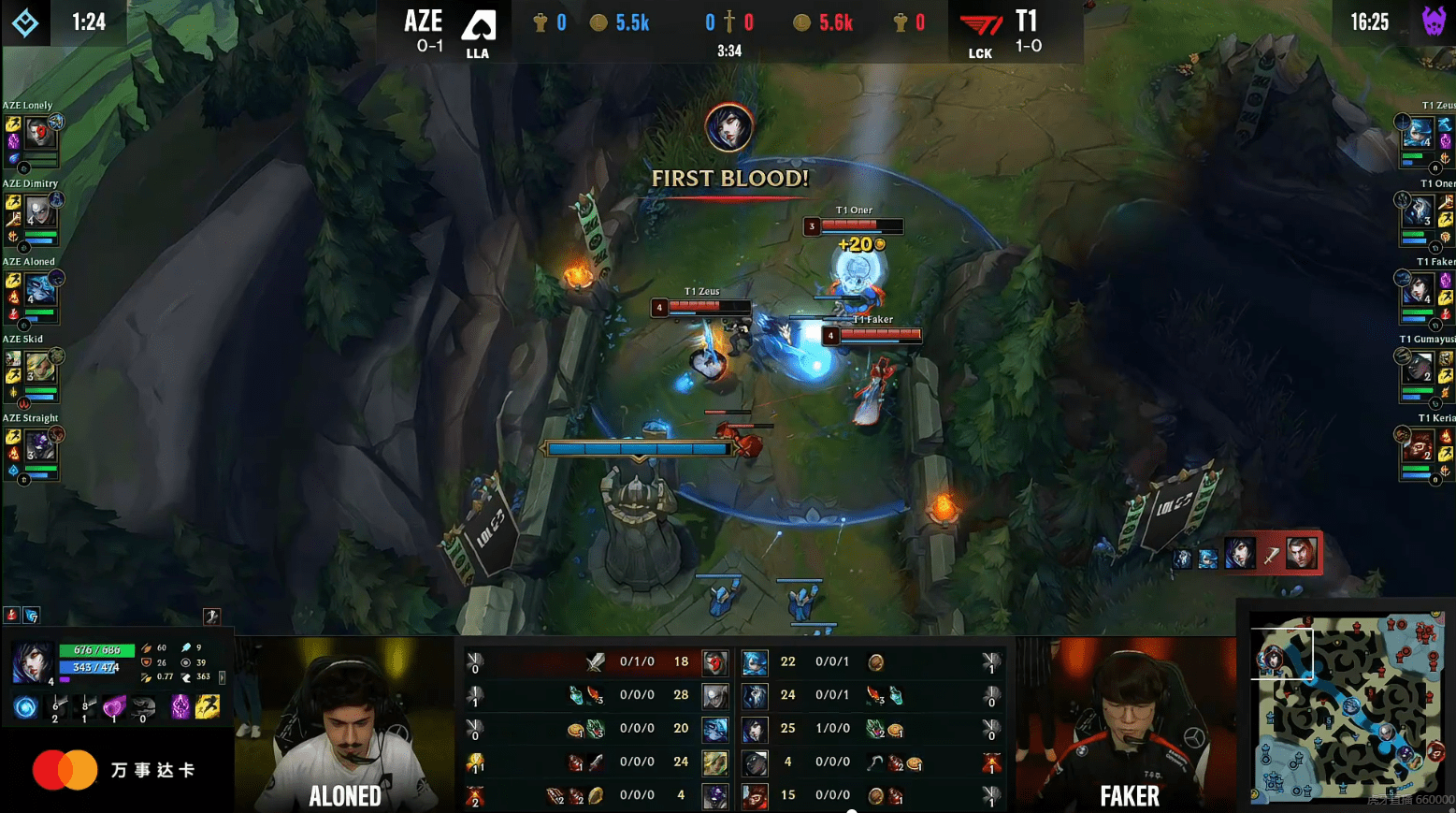This screenshot has height=813, width=1456.
Task: Select AZE Straight's champion portrait
Action: click(38, 445)
